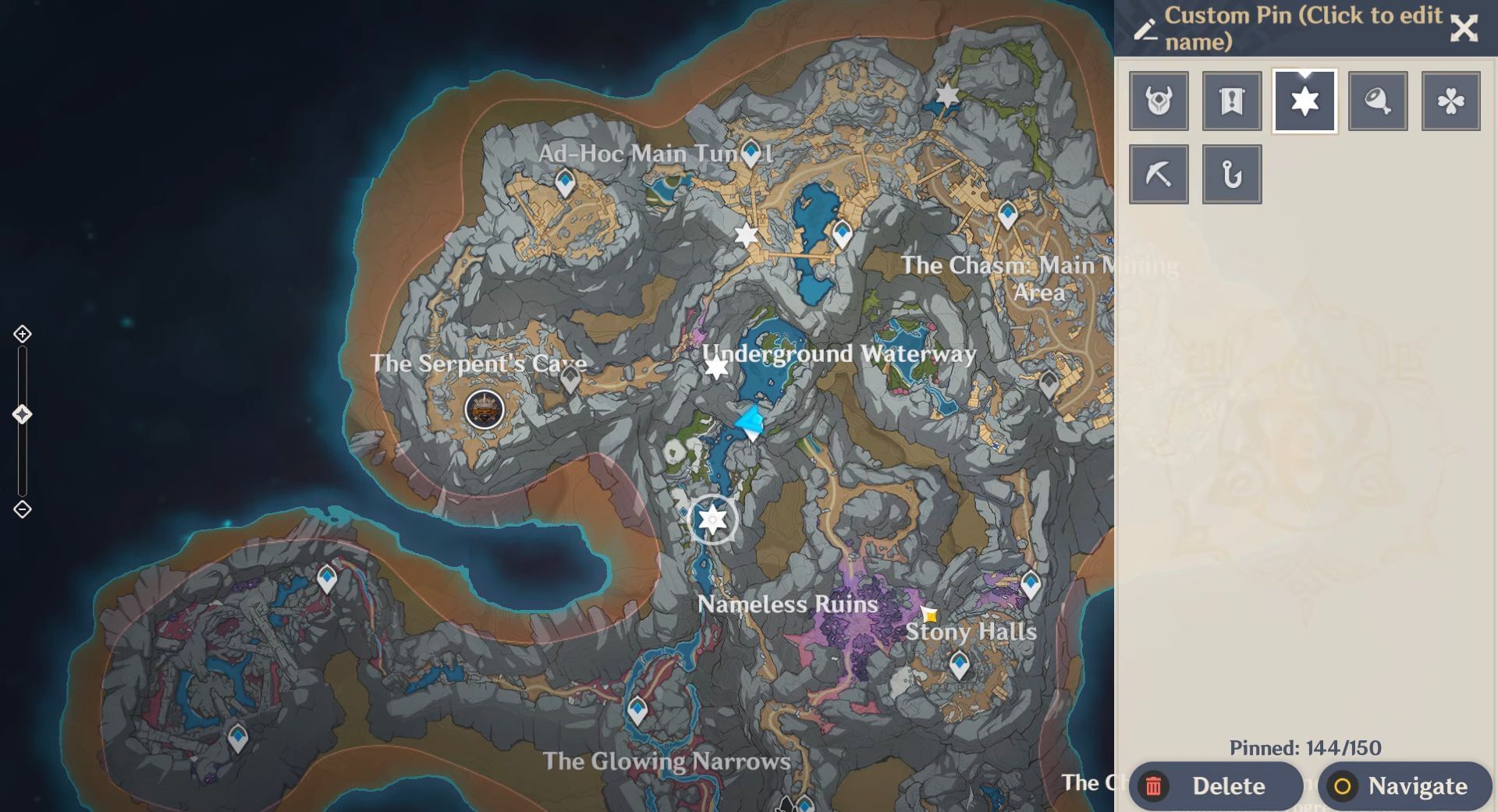The height and width of the screenshot is (812, 1498).
Task: Select the monster head pin icon
Action: (x=1158, y=101)
